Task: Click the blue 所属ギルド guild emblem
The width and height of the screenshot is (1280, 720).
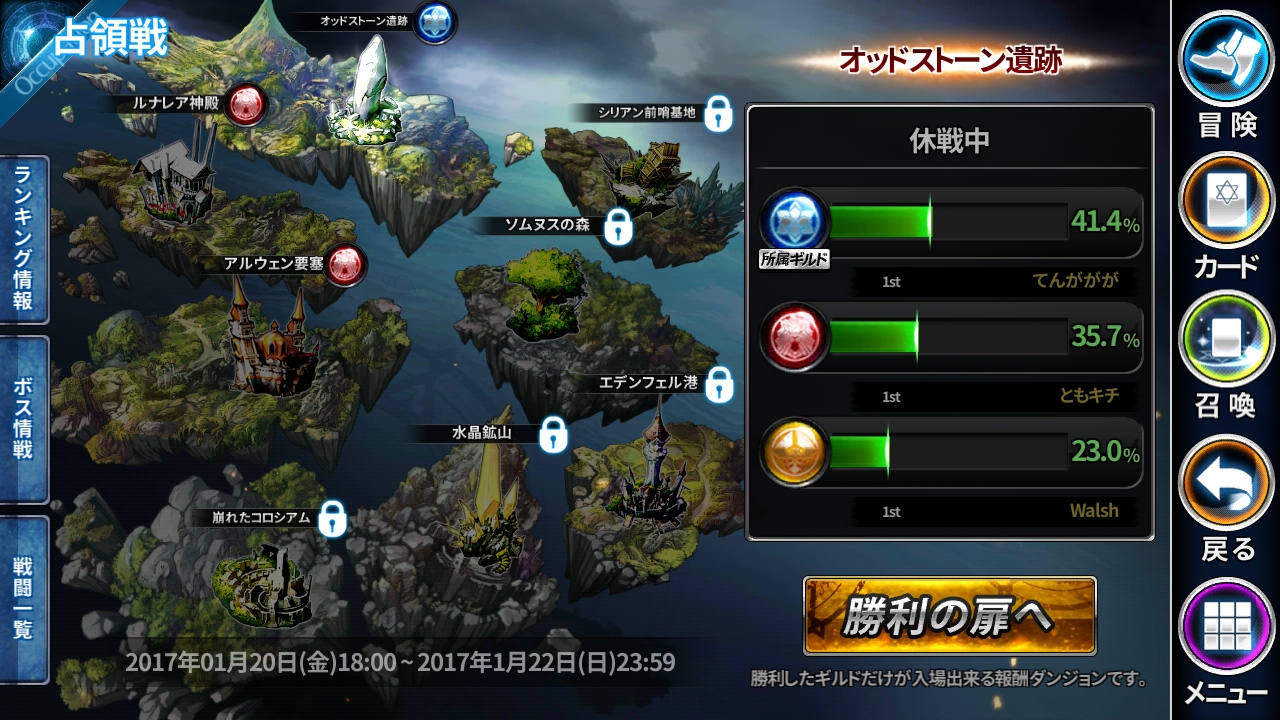Action: pos(795,221)
